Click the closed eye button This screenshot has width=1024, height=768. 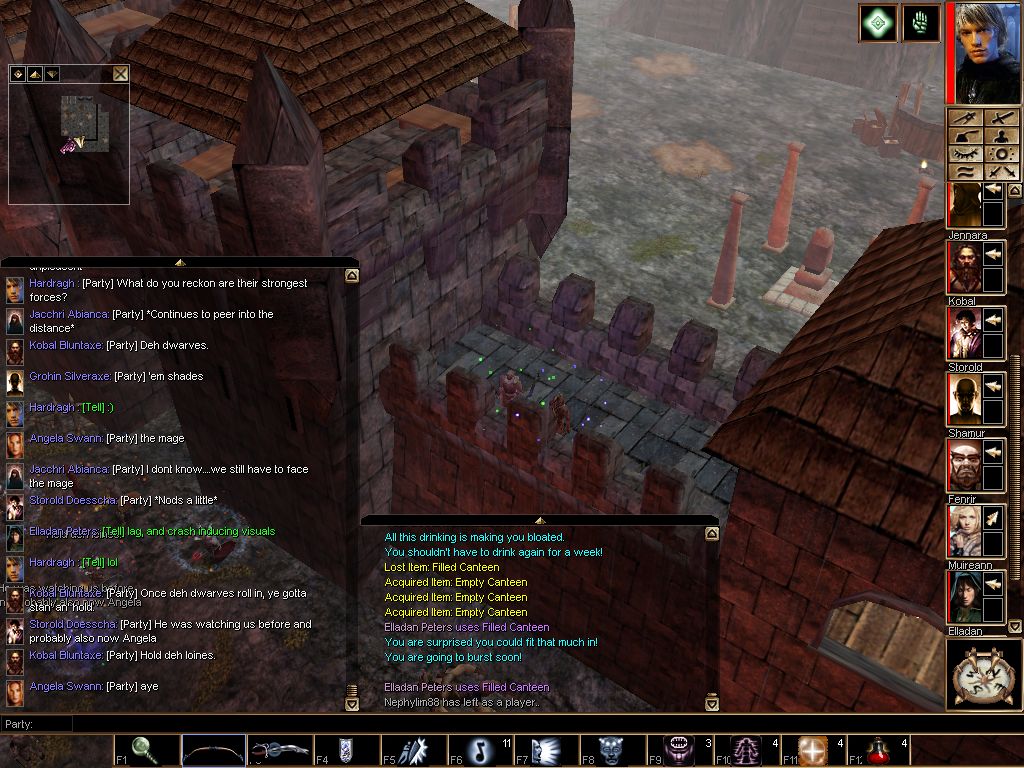965,154
